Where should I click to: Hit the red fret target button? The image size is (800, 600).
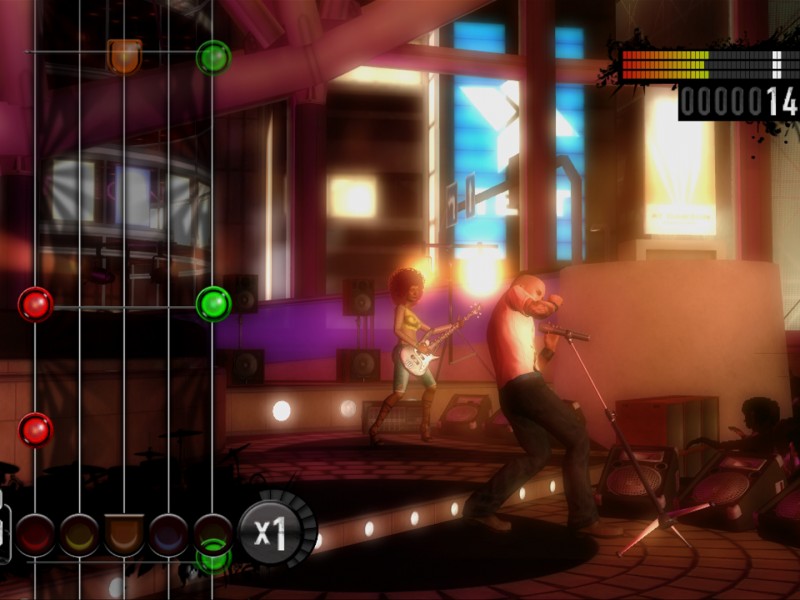point(36,534)
